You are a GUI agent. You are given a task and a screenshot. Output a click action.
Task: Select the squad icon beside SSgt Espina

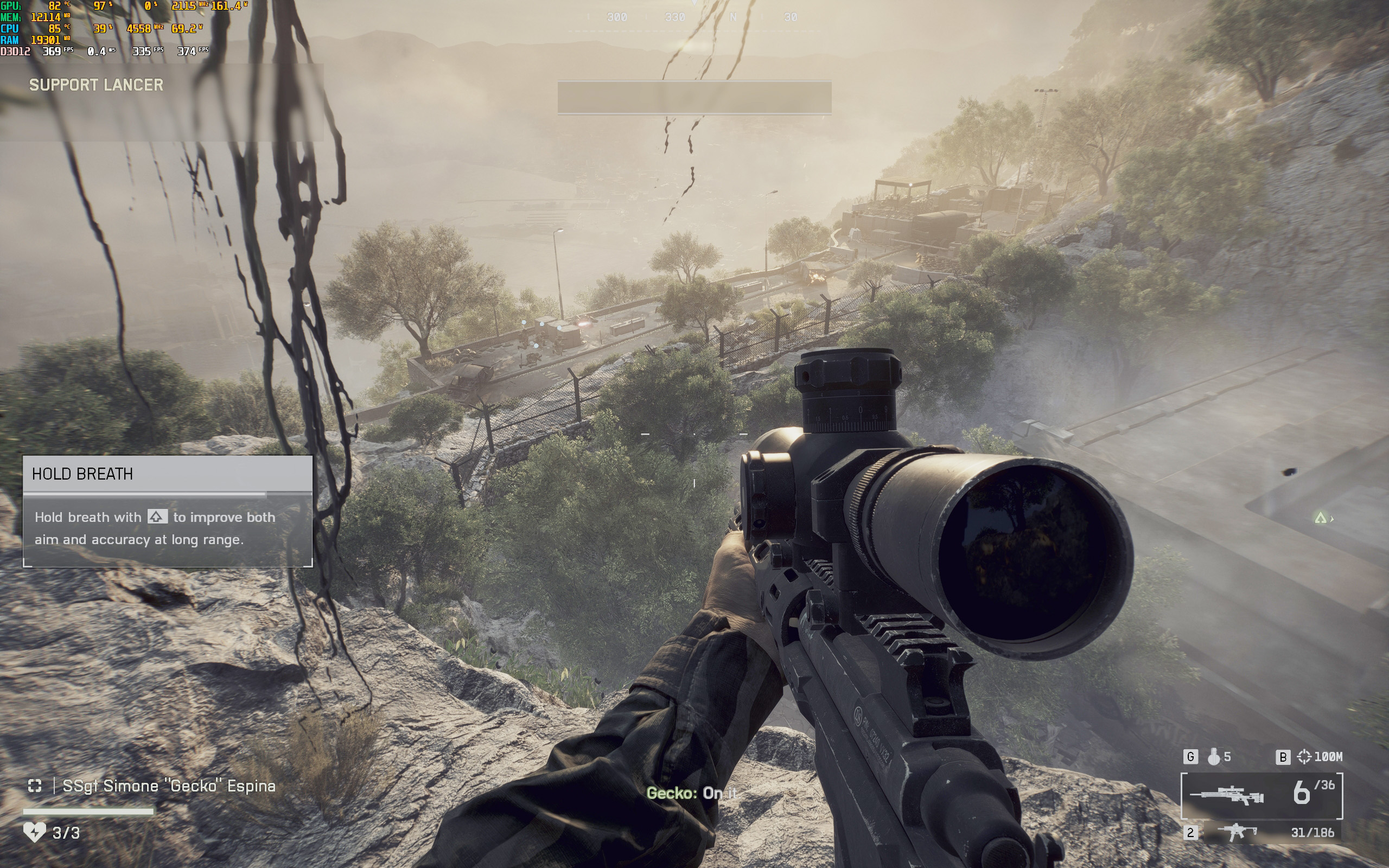pyautogui.click(x=34, y=786)
